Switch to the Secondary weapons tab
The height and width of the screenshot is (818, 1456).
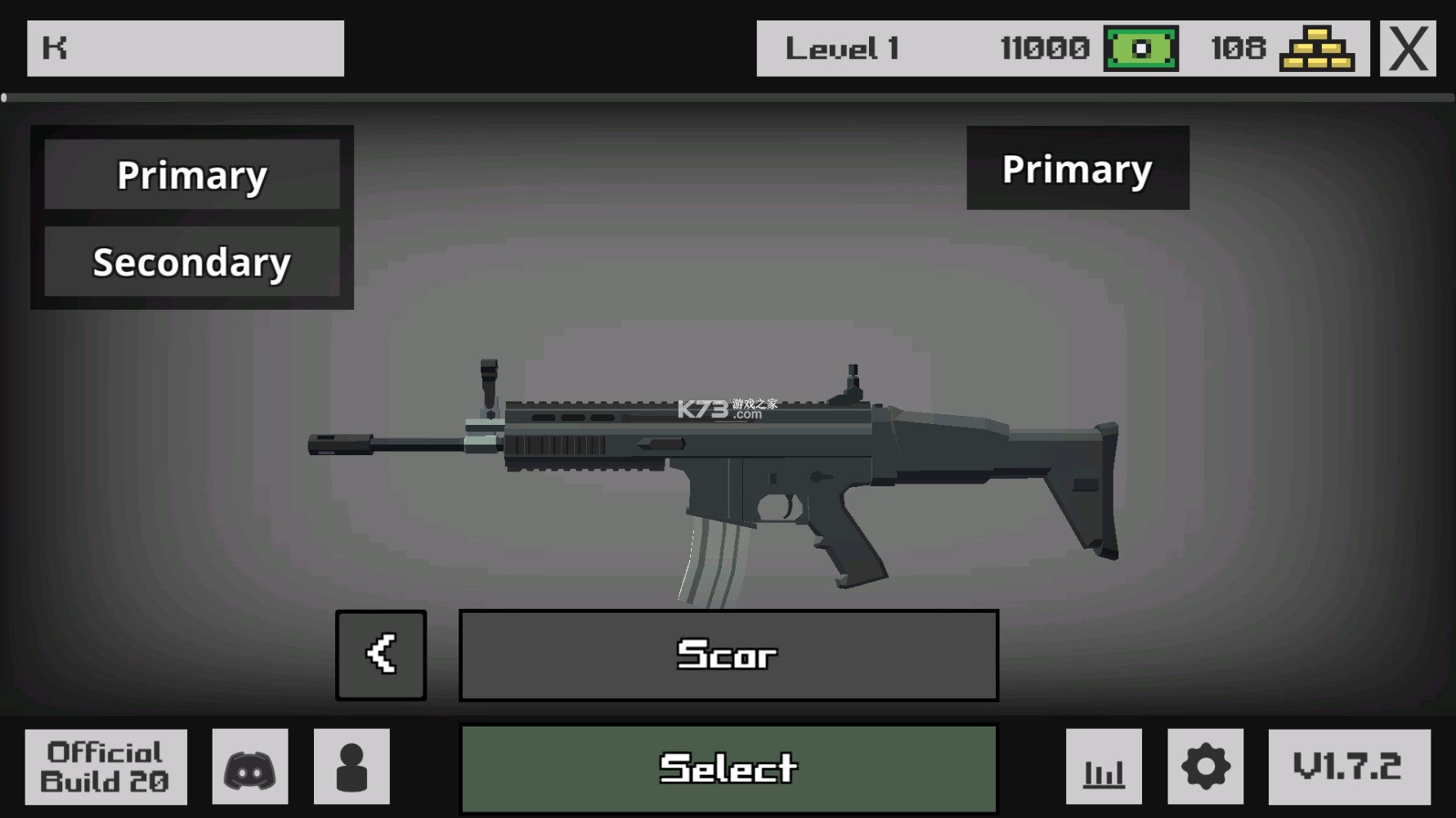point(192,262)
